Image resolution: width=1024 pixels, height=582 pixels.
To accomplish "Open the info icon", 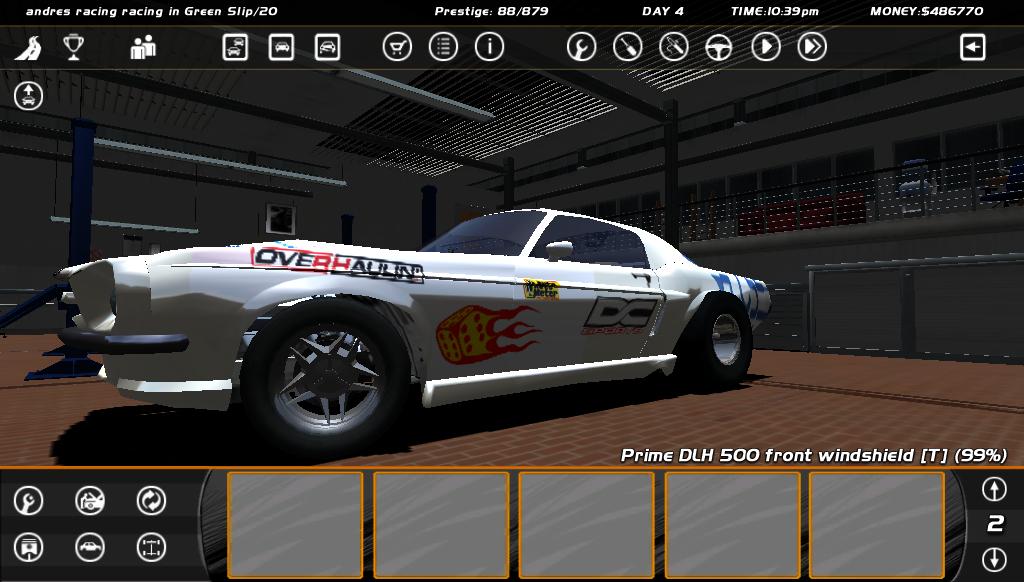I will (489, 47).
